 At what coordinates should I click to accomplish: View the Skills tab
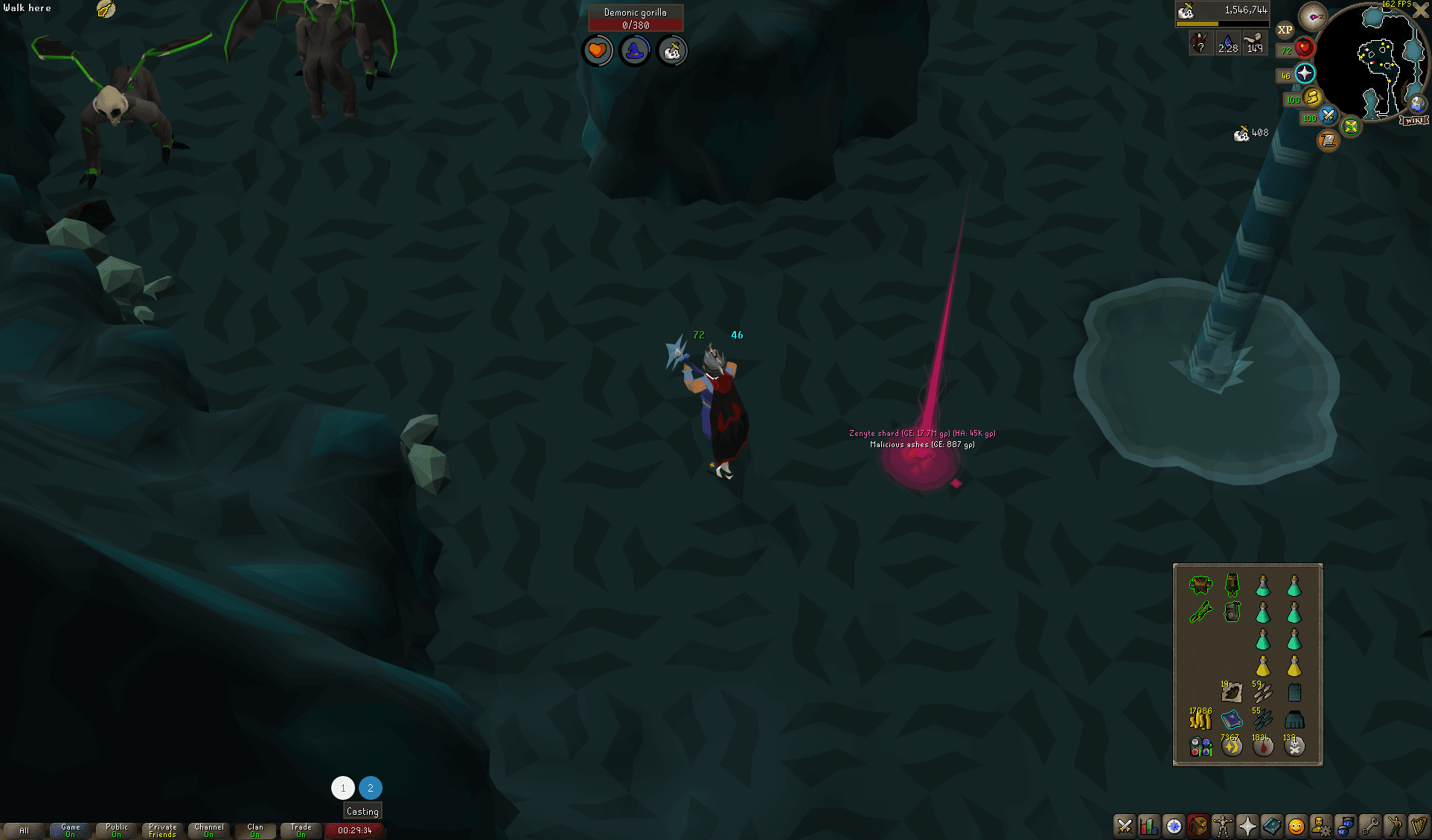point(1149,827)
